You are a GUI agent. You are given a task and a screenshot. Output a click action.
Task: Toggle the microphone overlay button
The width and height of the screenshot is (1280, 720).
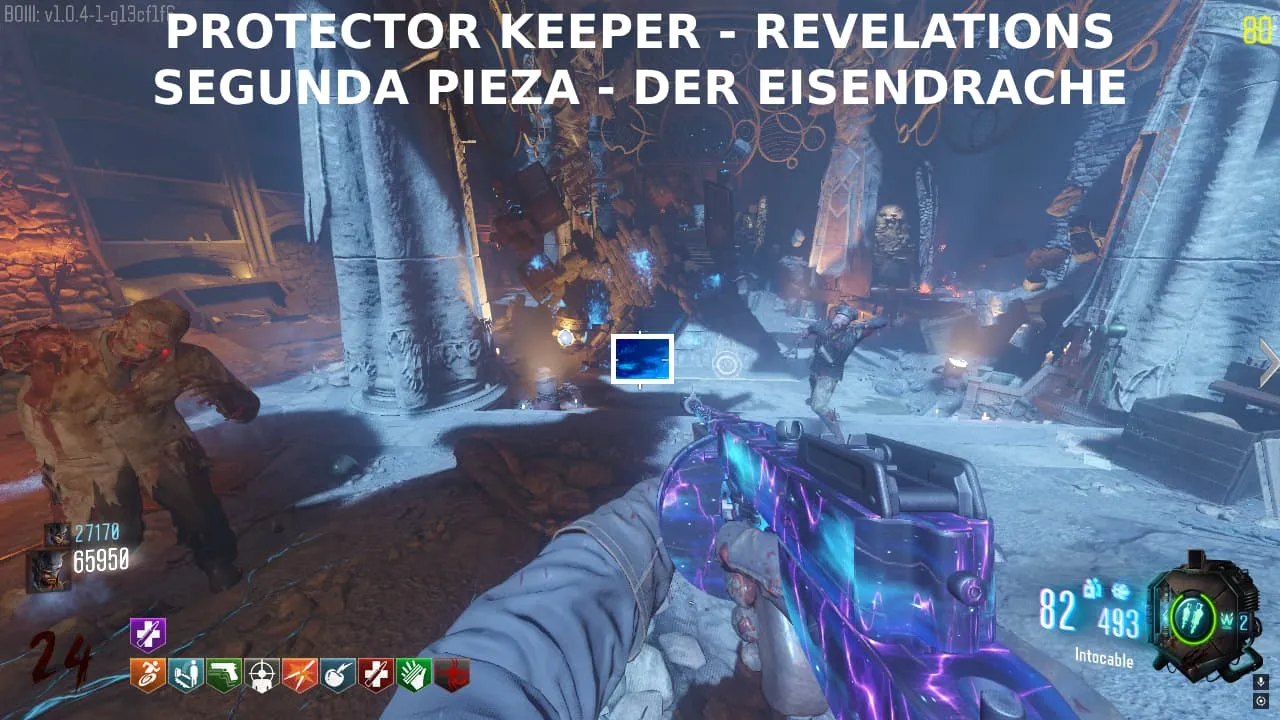point(1262,682)
